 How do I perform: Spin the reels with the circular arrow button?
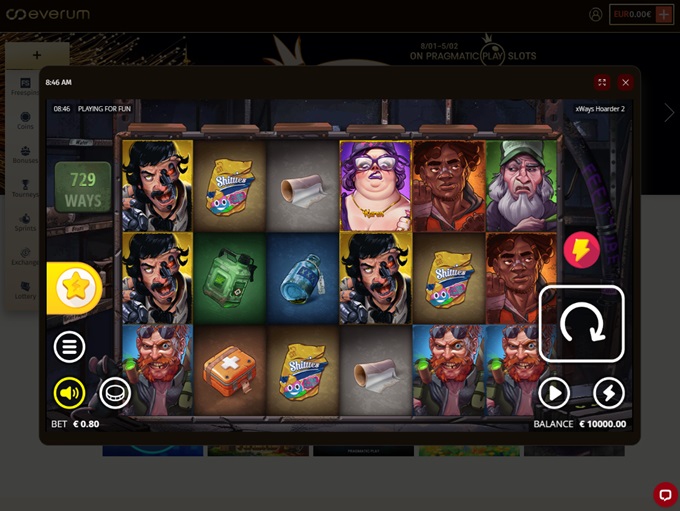point(581,324)
